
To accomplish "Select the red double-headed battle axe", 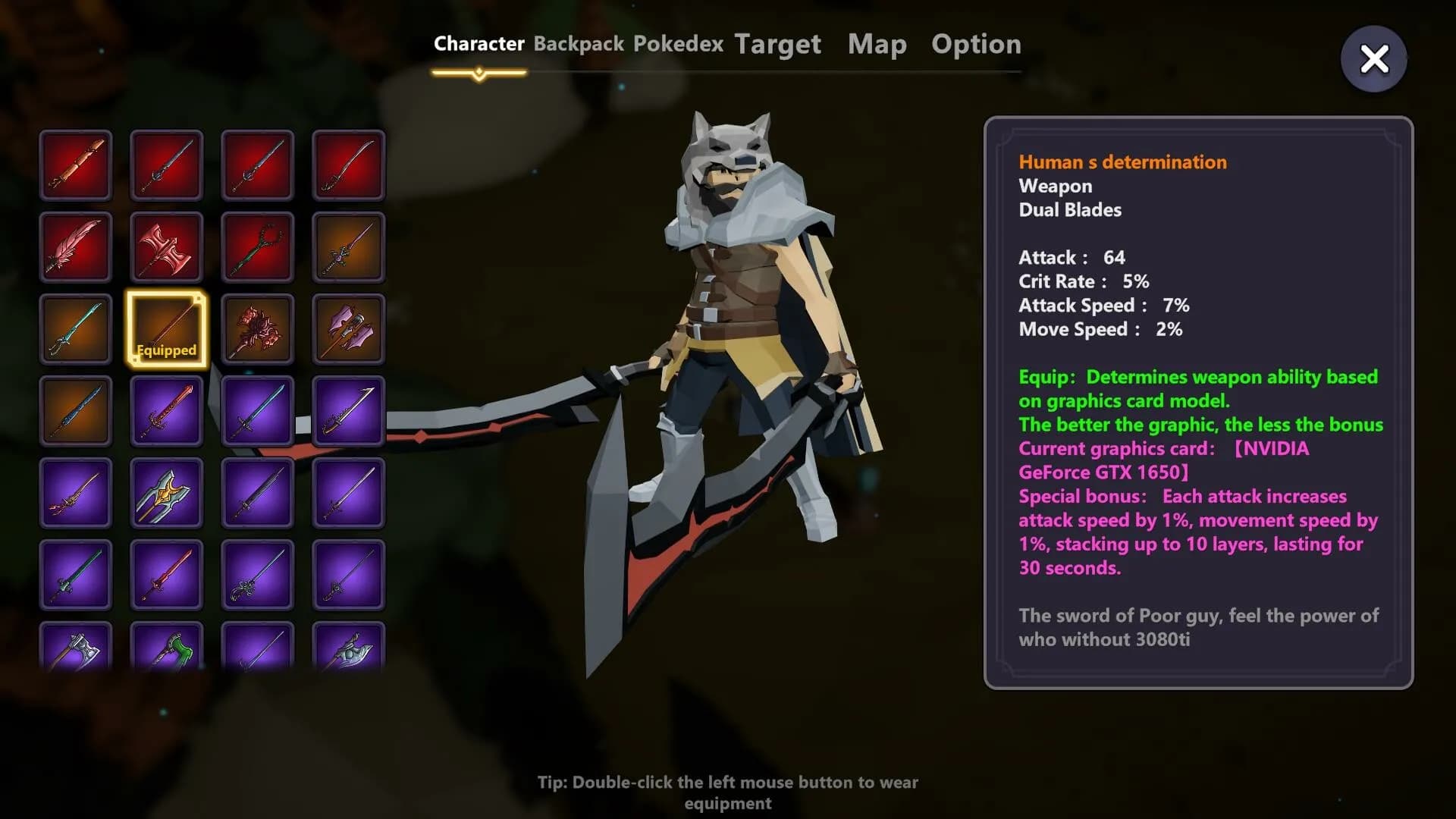I will pyautogui.click(x=166, y=247).
